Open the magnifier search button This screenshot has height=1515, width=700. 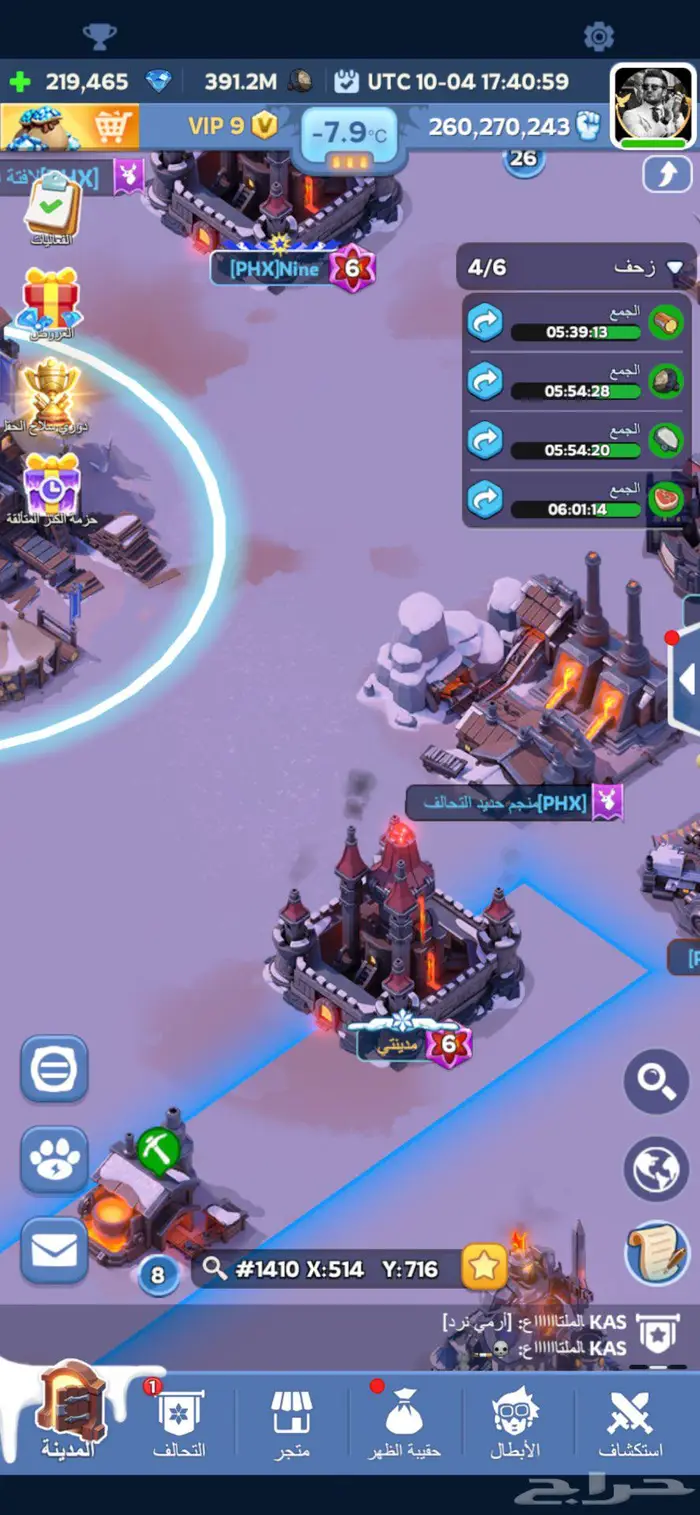pyautogui.click(x=656, y=1080)
